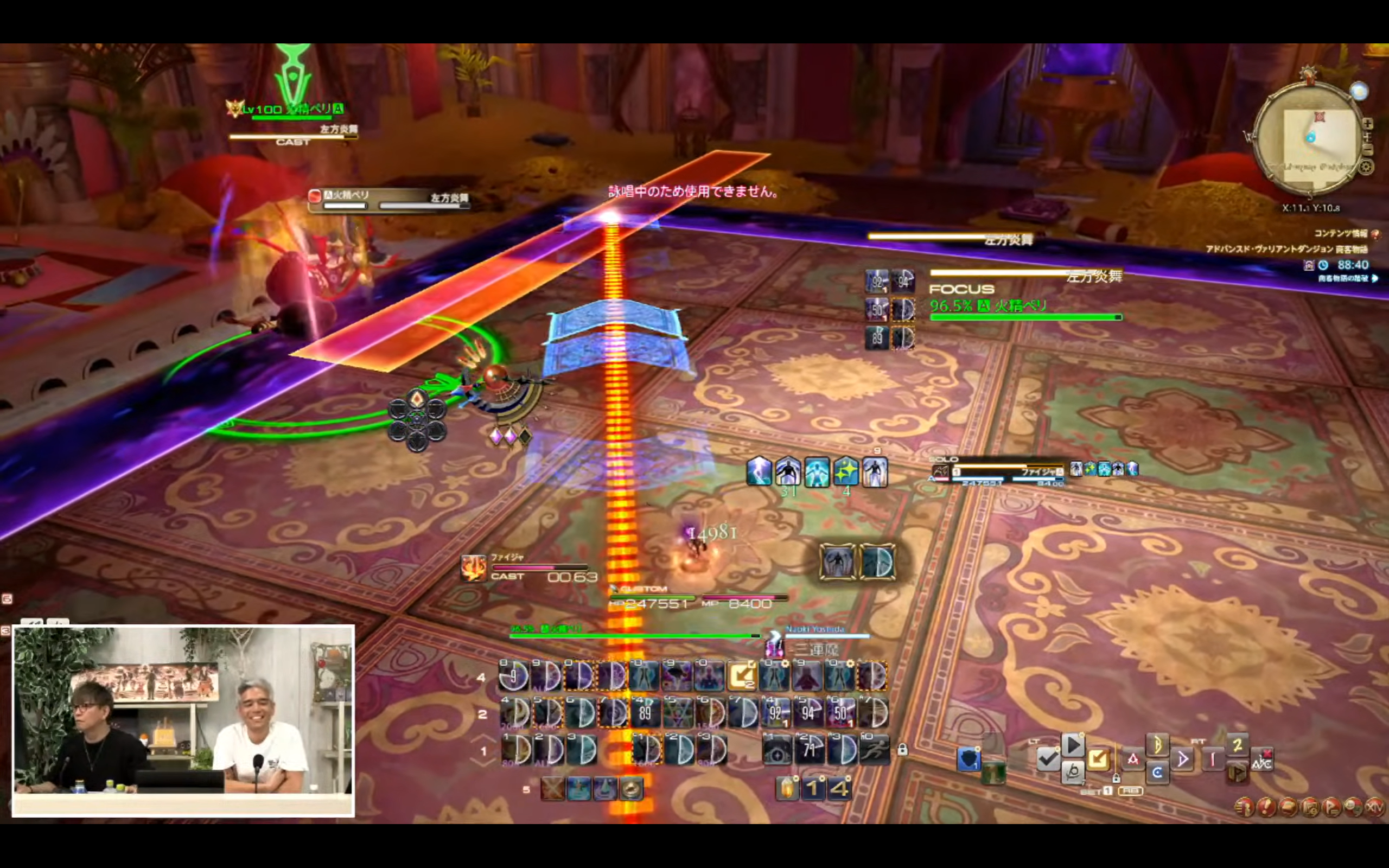Open the red exclamation-mark menu icon
The width and height of the screenshot is (1389, 868).
point(1266,807)
